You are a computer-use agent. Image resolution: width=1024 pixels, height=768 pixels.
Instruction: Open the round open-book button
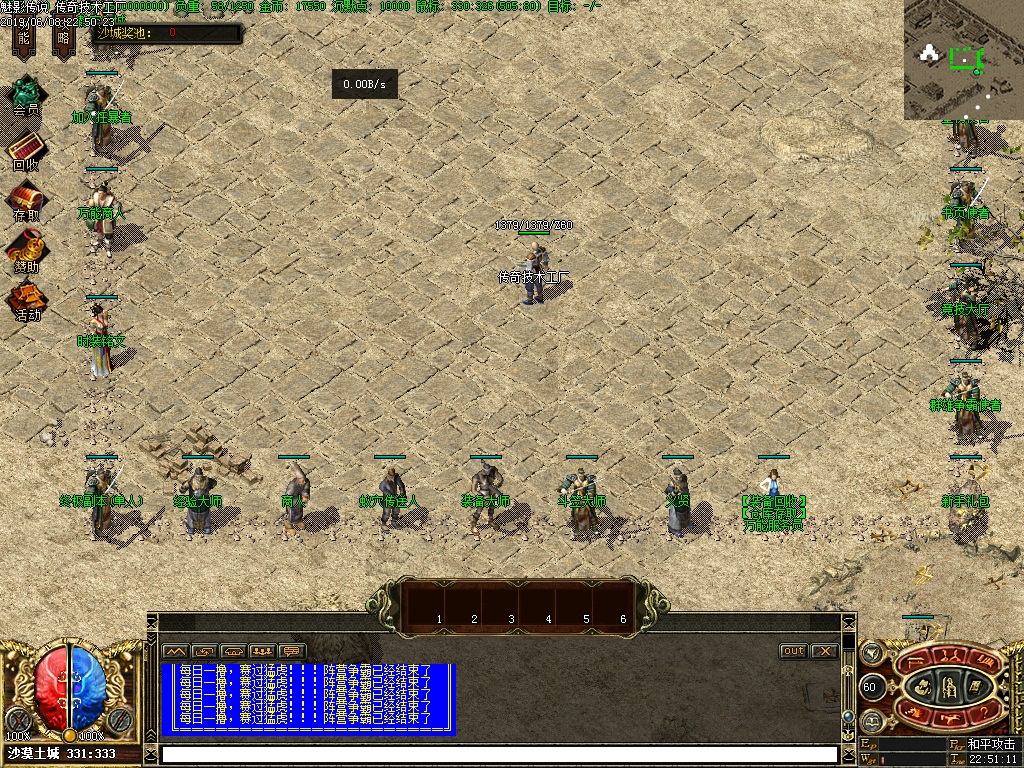(x=871, y=721)
